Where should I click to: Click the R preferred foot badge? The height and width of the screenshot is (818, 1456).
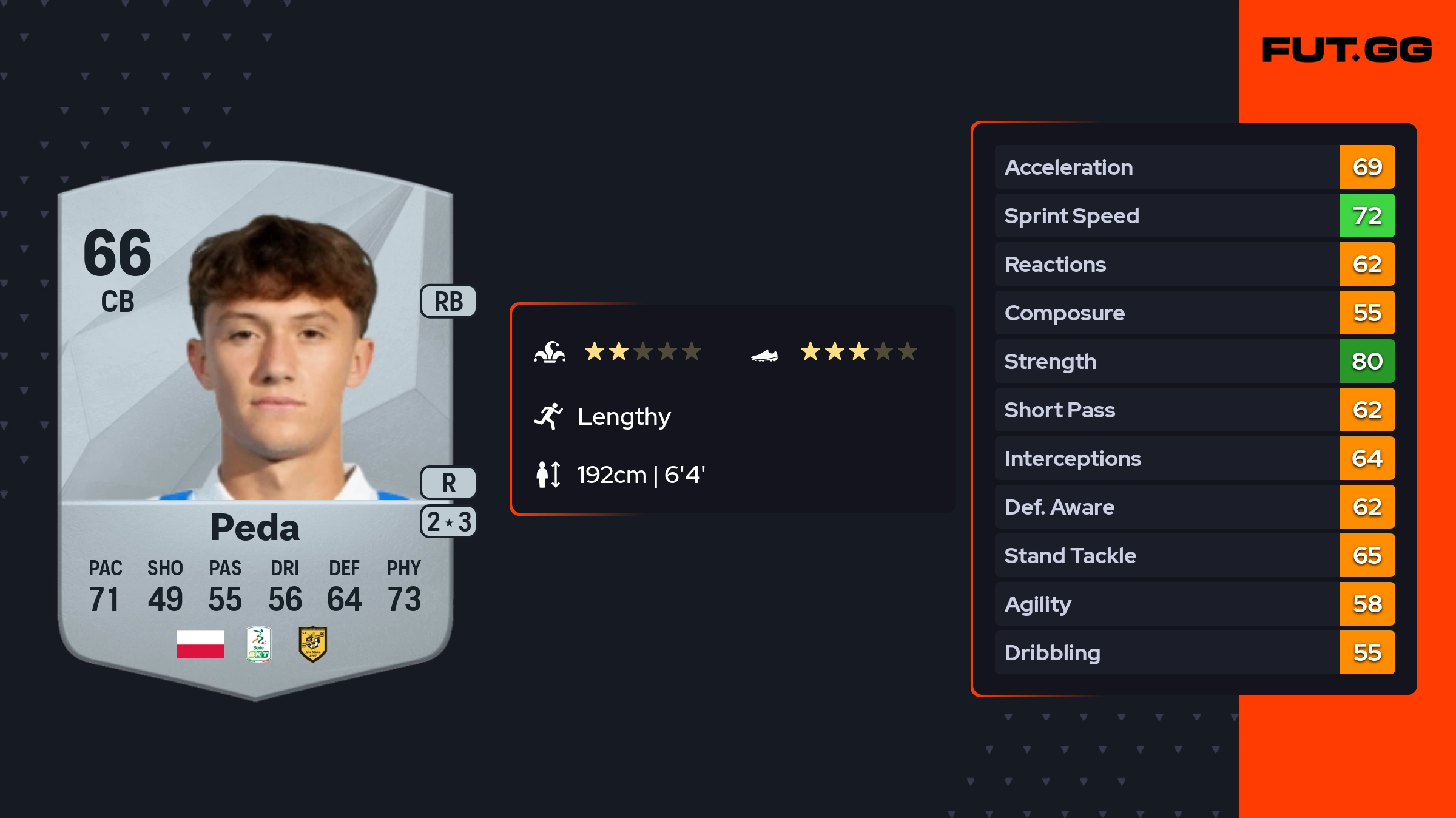click(x=448, y=483)
